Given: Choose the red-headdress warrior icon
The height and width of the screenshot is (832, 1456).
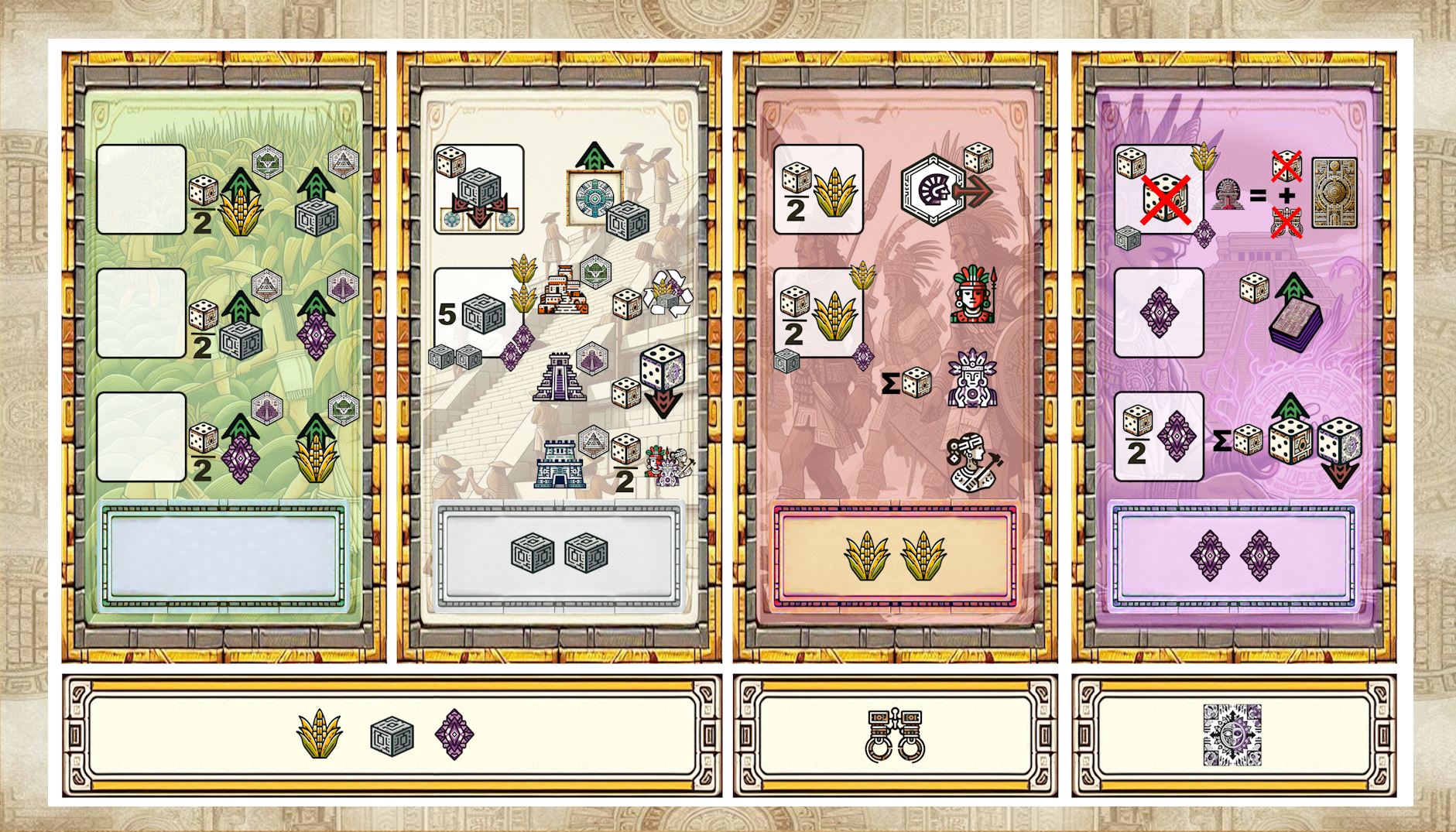Looking at the screenshot, I should coord(974,295).
